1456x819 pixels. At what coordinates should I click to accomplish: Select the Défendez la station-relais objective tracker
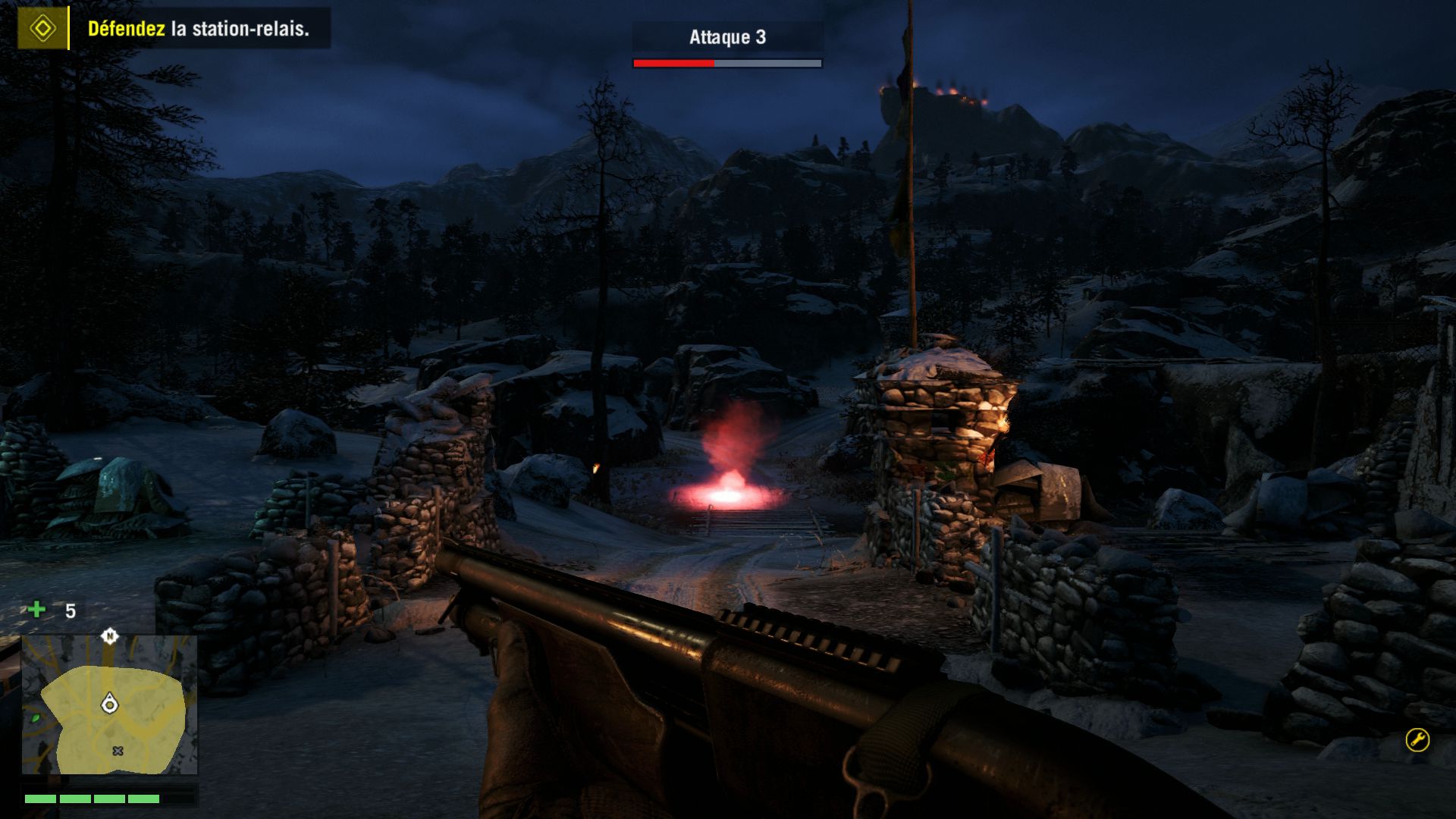tap(199, 29)
